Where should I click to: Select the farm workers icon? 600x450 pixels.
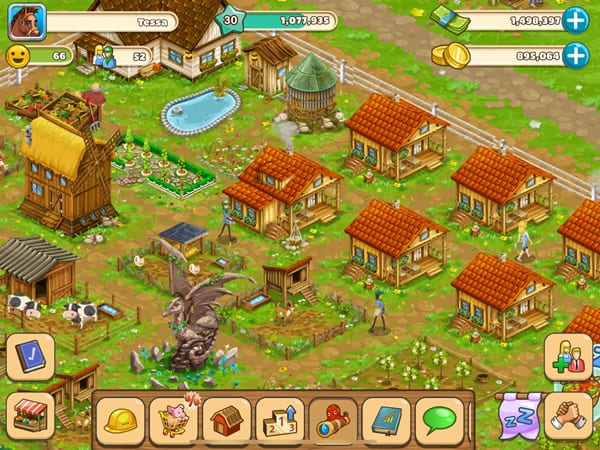[x=104, y=56]
